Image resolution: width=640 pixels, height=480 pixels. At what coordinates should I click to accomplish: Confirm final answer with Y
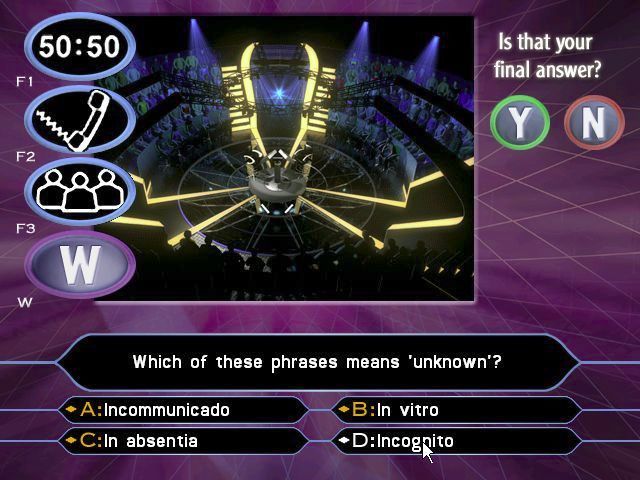tap(520, 122)
